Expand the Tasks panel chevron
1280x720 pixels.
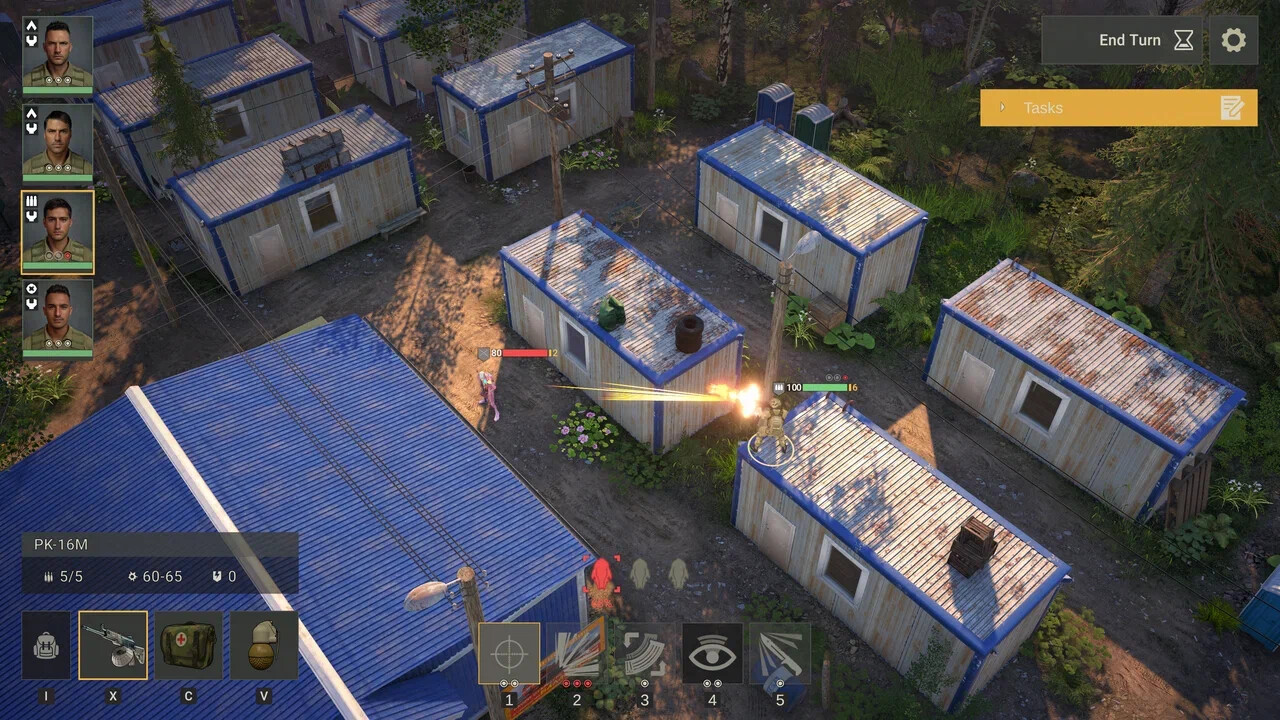(x=1002, y=107)
